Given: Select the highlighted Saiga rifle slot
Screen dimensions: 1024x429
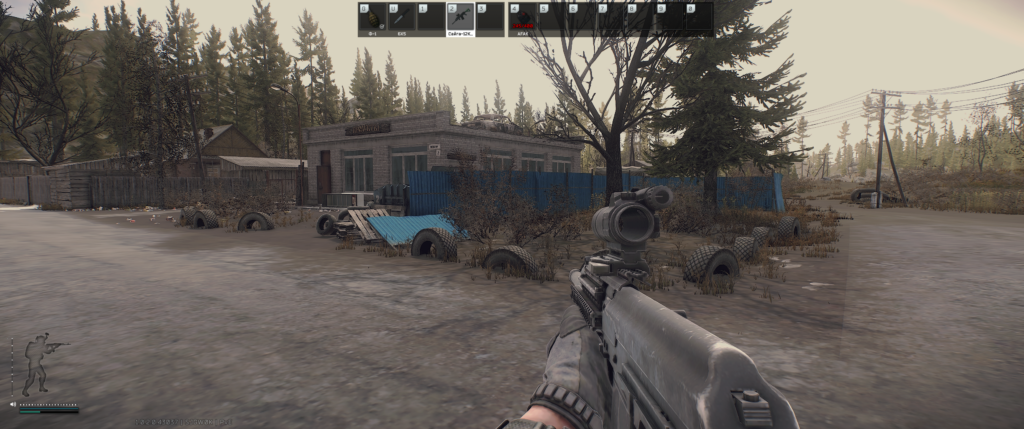Looking at the screenshot, I should 460,18.
